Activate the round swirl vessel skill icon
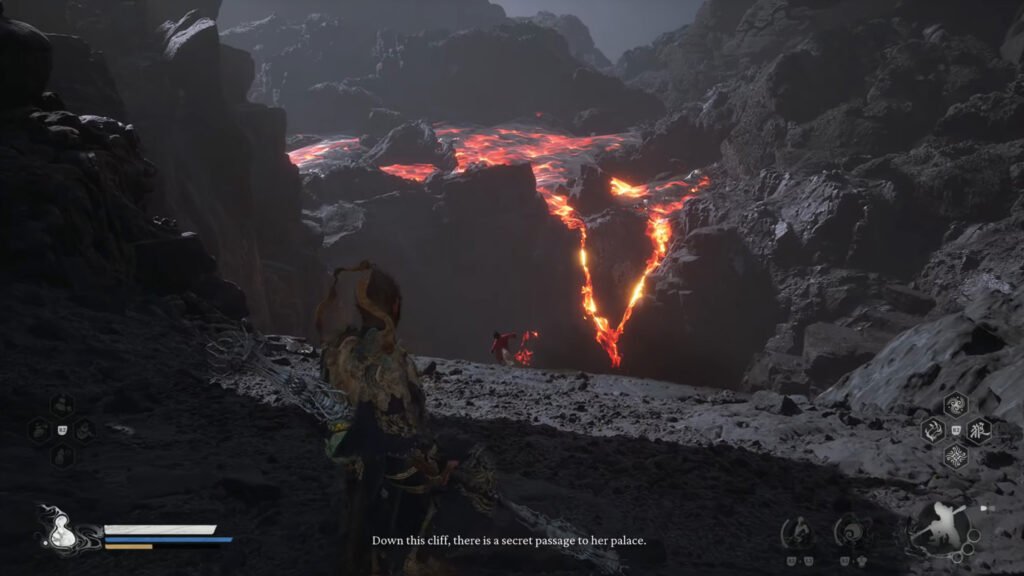 coord(852,530)
